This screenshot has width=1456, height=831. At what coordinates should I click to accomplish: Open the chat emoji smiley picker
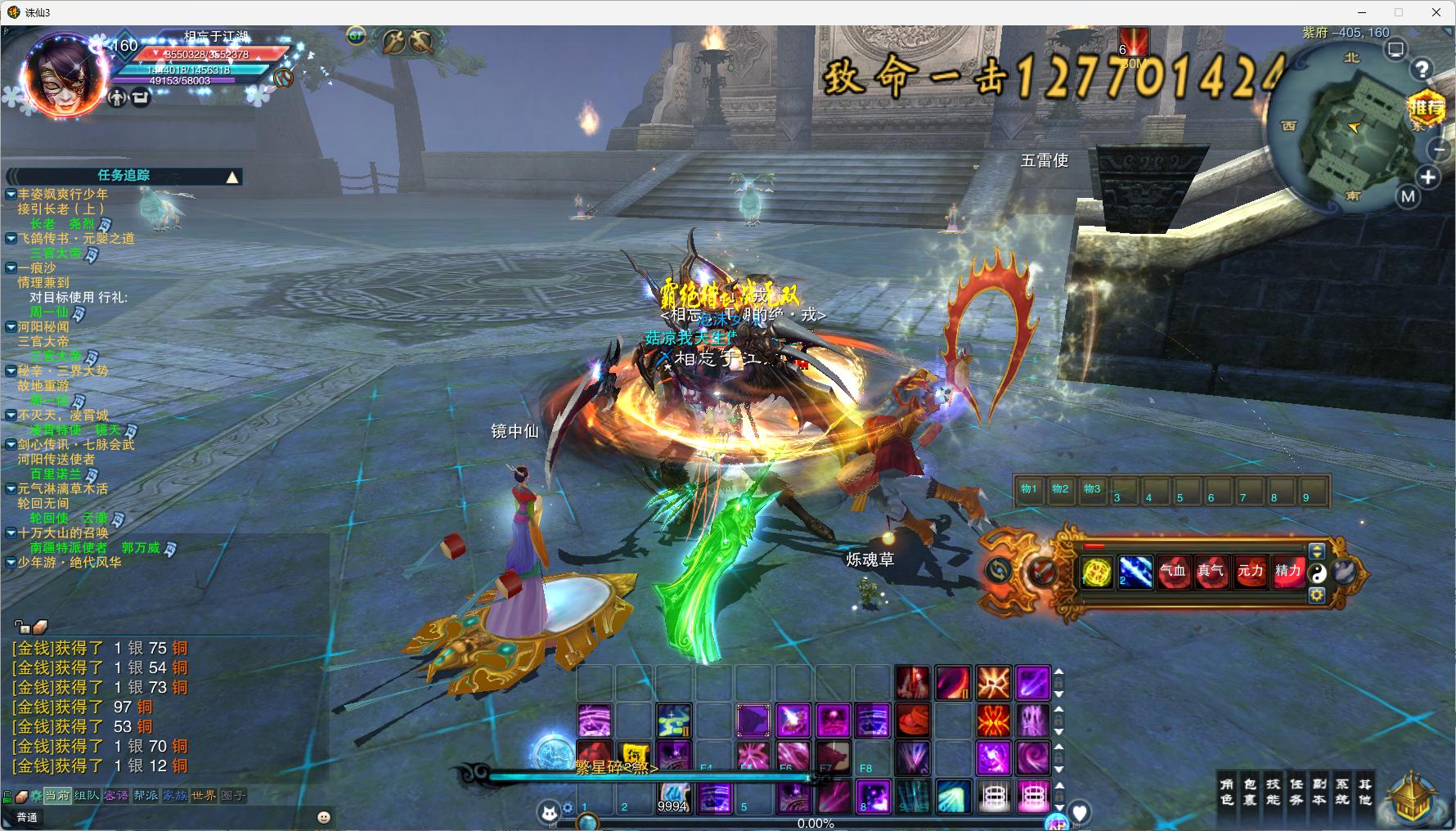(324, 817)
